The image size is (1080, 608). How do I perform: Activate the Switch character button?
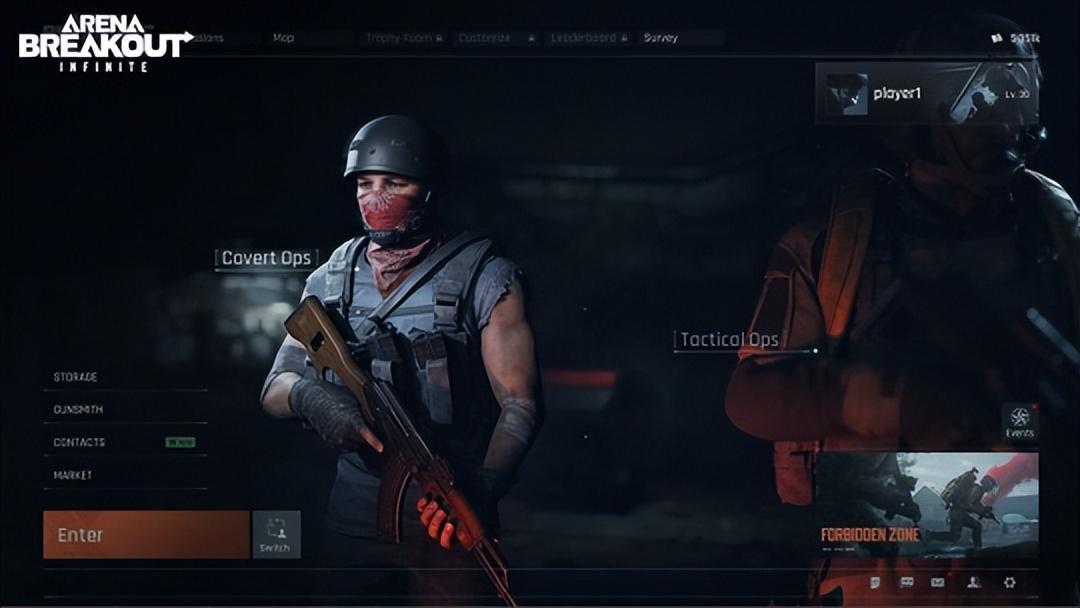(x=276, y=535)
